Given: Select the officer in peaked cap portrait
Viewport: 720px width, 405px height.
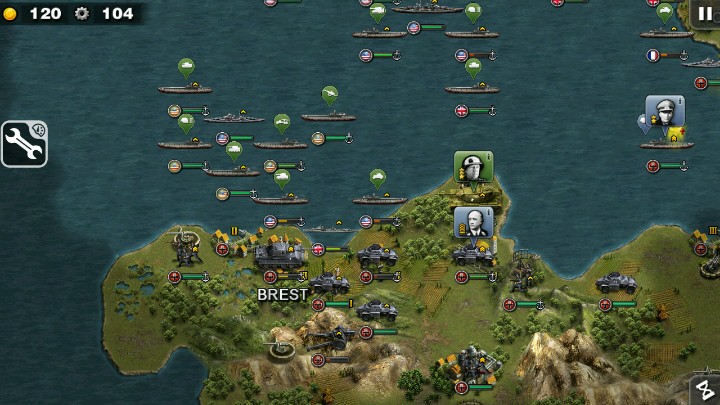Looking at the screenshot, I should point(665,111).
